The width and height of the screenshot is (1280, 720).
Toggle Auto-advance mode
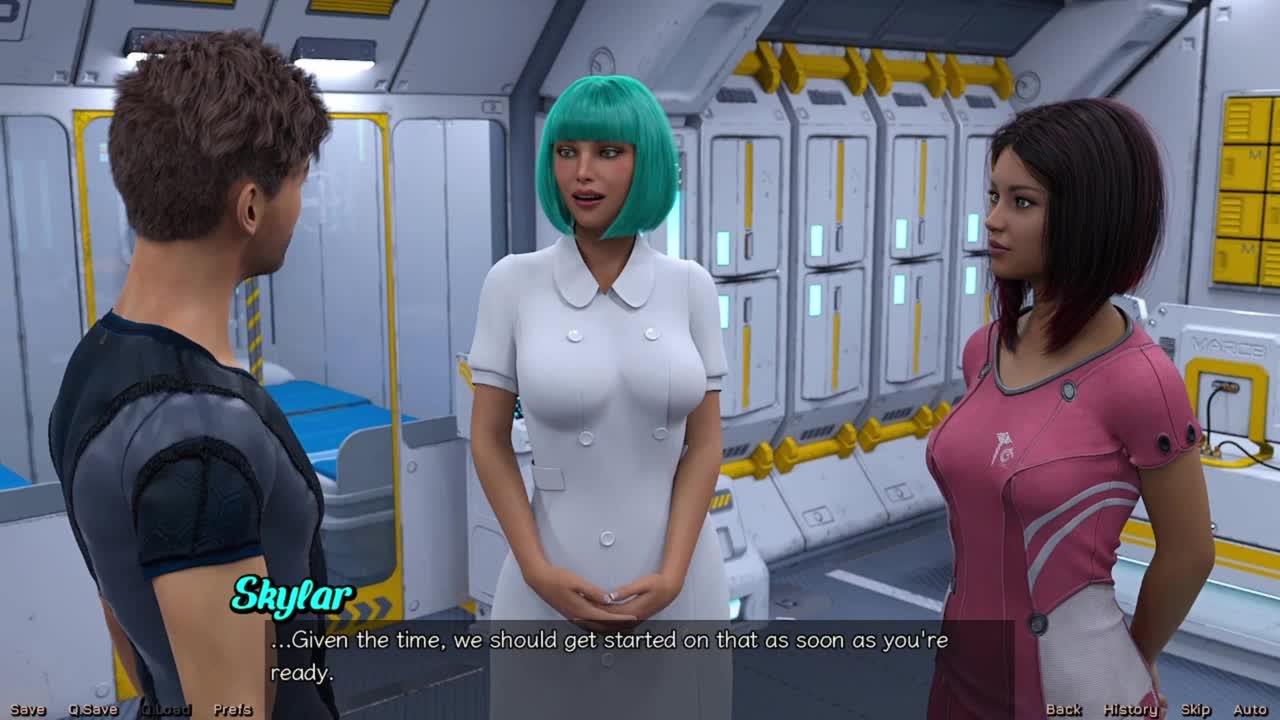click(x=1250, y=709)
